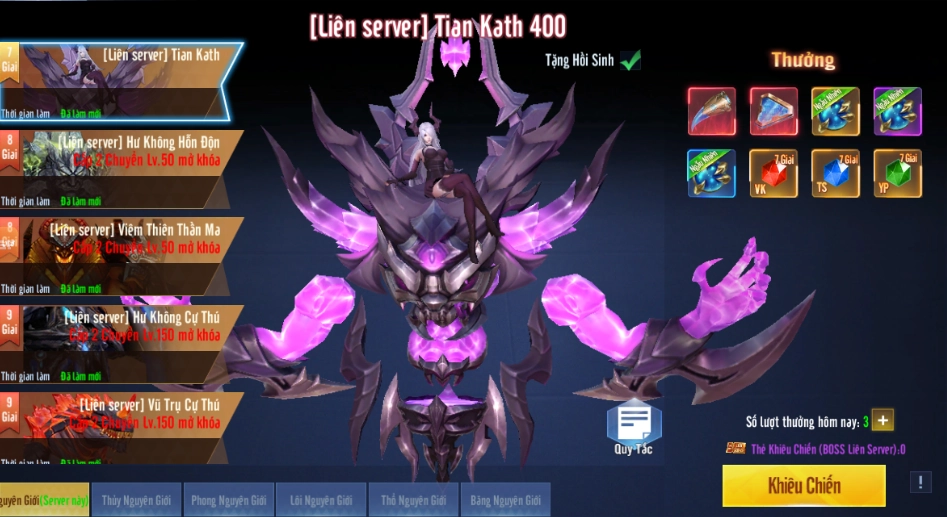Inspect the red VK gem reward
Screen dimensions: 947x517
pyautogui.click(x=774, y=173)
